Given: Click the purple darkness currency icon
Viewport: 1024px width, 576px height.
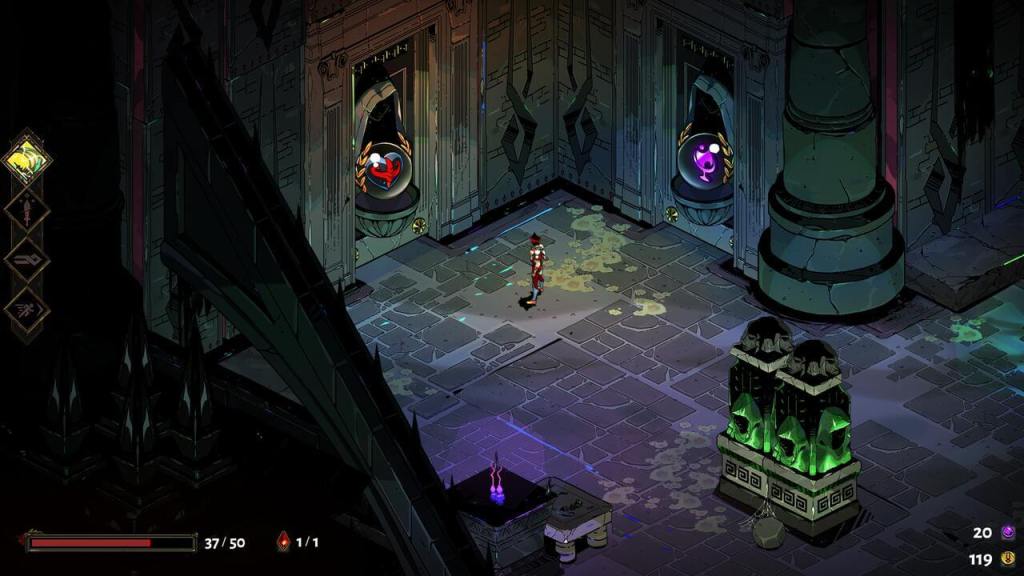Looking at the screenshot, I should 1008,532.
